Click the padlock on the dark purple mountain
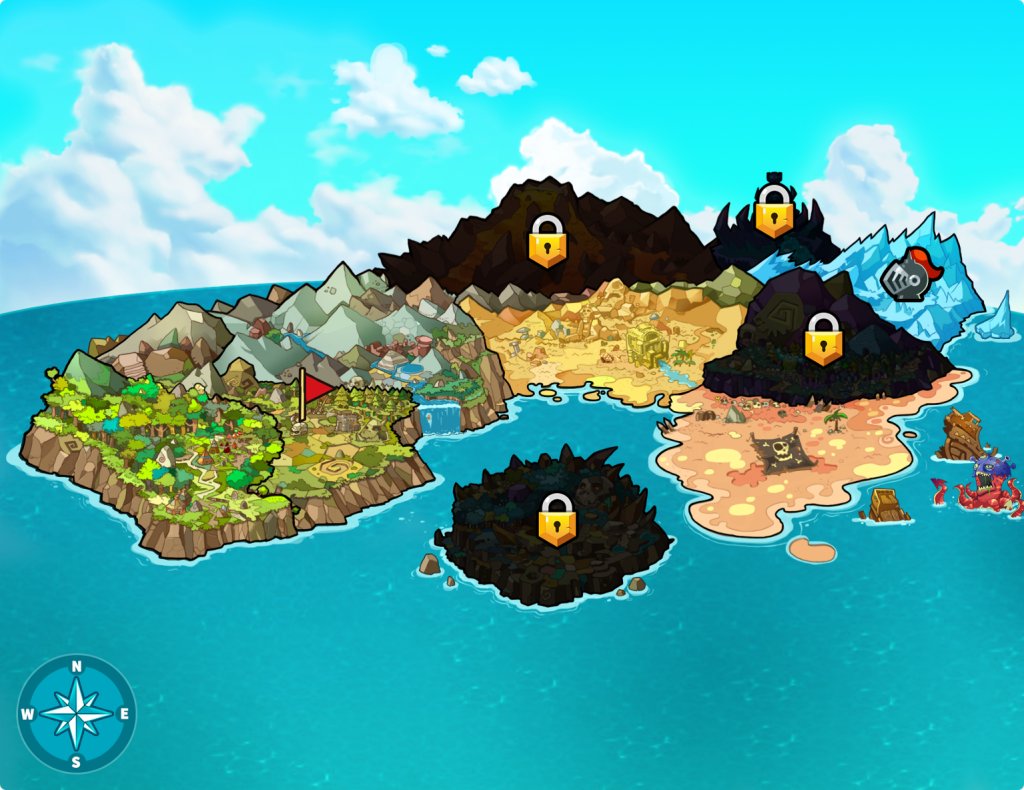Image resolution: width=1024 pixels, height=790 pixels. tap(823, 339)
